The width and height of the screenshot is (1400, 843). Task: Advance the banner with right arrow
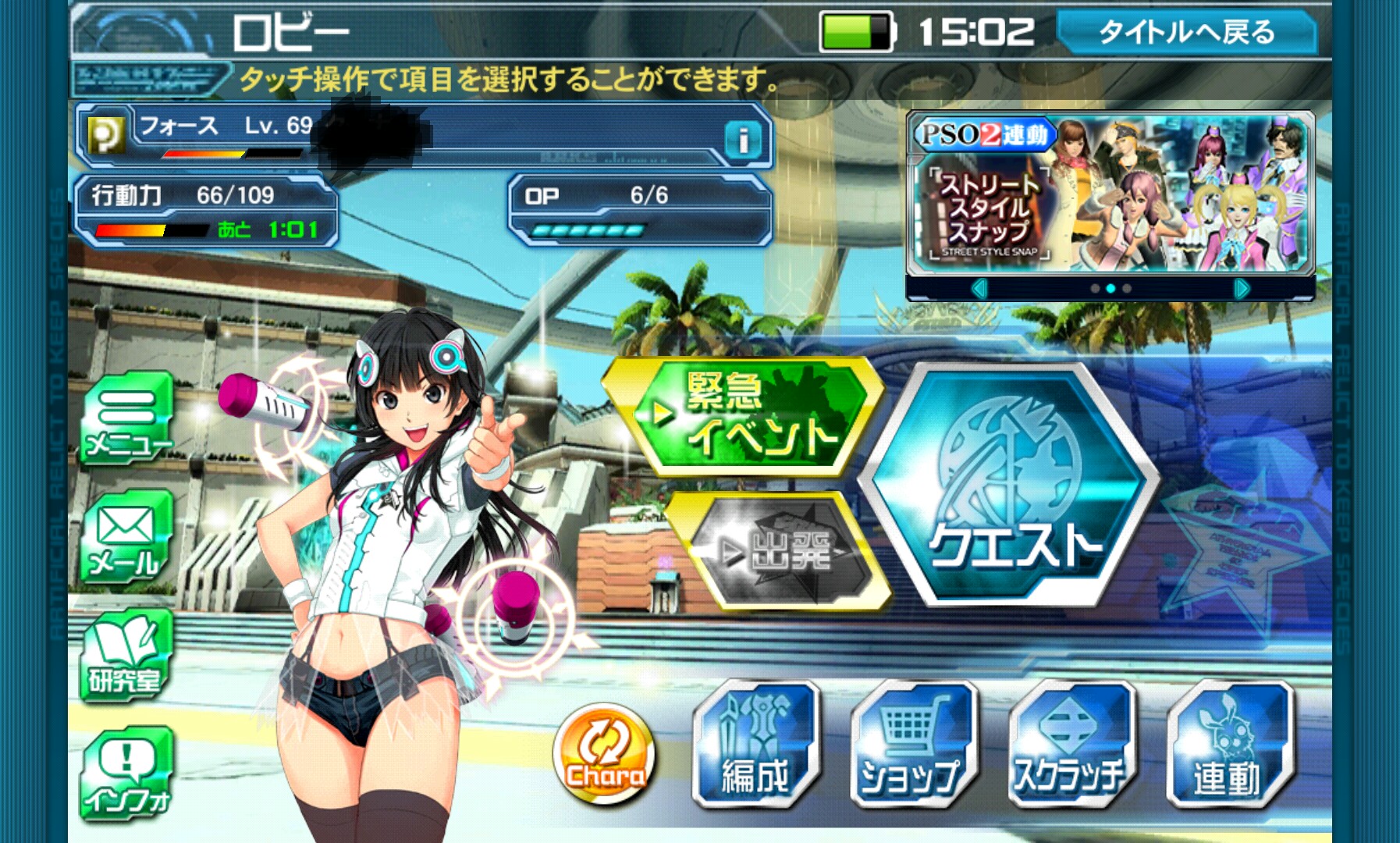[x=1241, y=289]
